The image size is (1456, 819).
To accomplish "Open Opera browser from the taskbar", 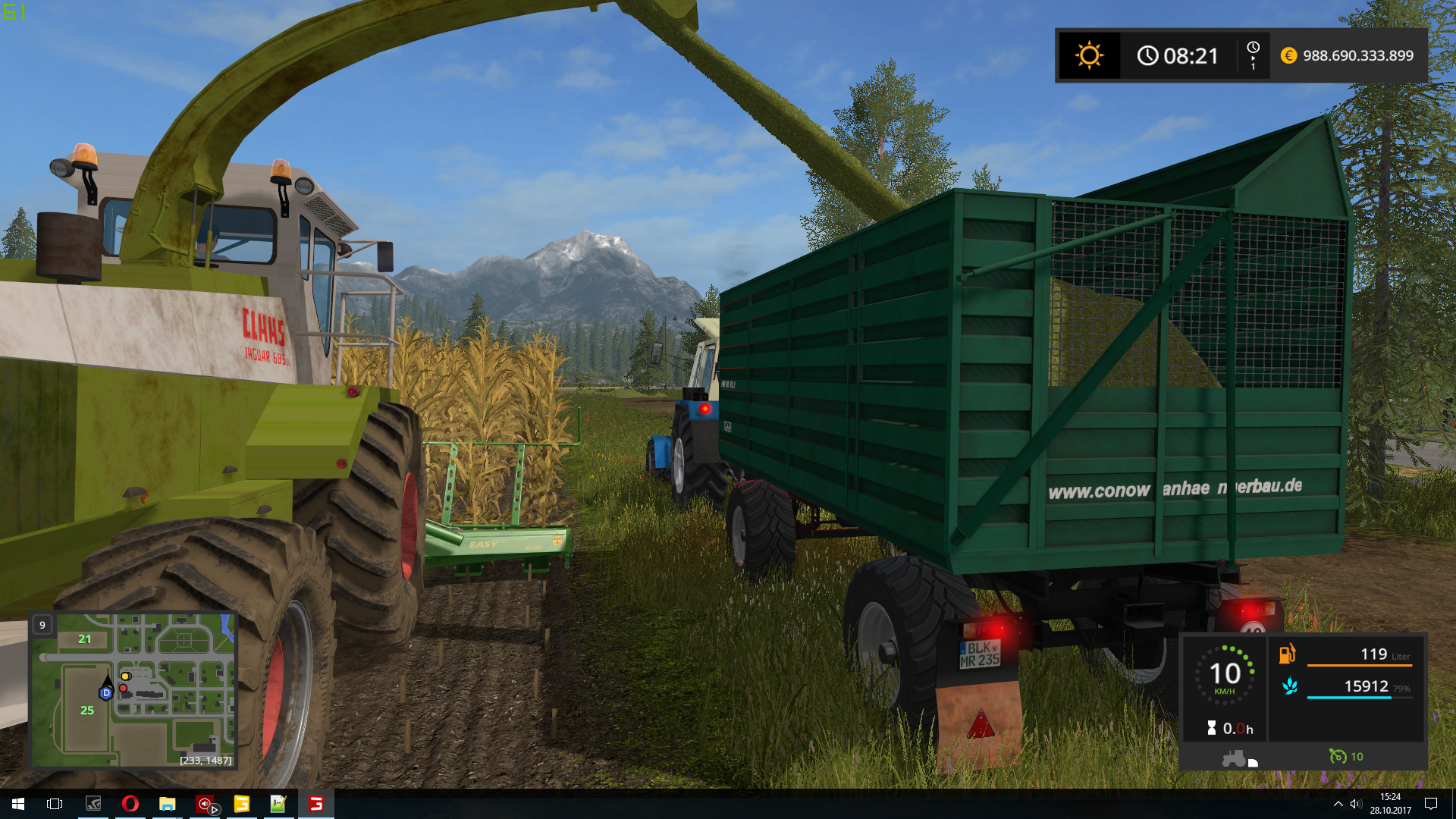I will [x=130, y=804].
